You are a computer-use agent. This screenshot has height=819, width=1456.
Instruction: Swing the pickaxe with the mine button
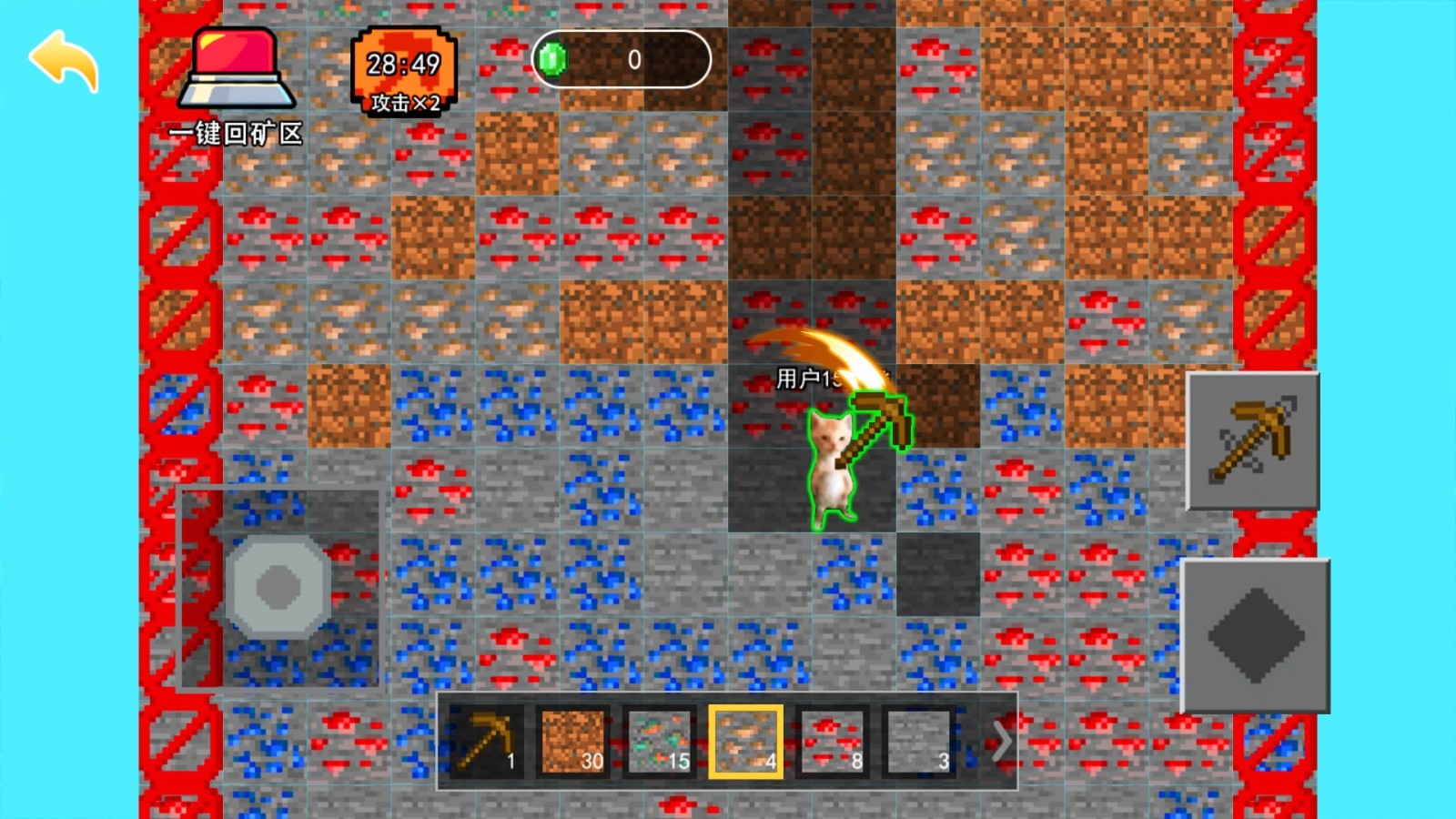(1253, 440)
